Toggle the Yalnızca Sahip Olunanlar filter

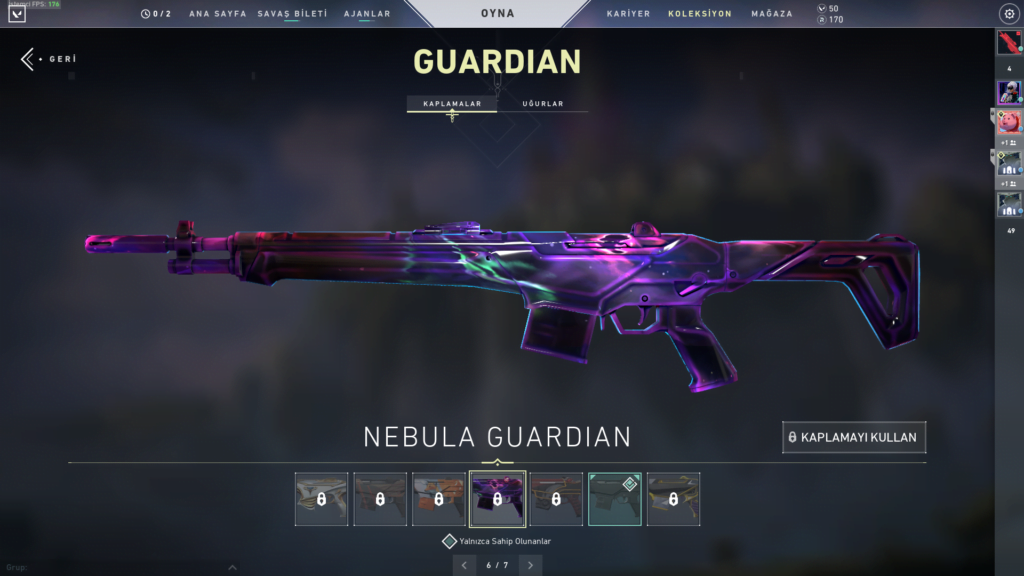click(450, 541)
